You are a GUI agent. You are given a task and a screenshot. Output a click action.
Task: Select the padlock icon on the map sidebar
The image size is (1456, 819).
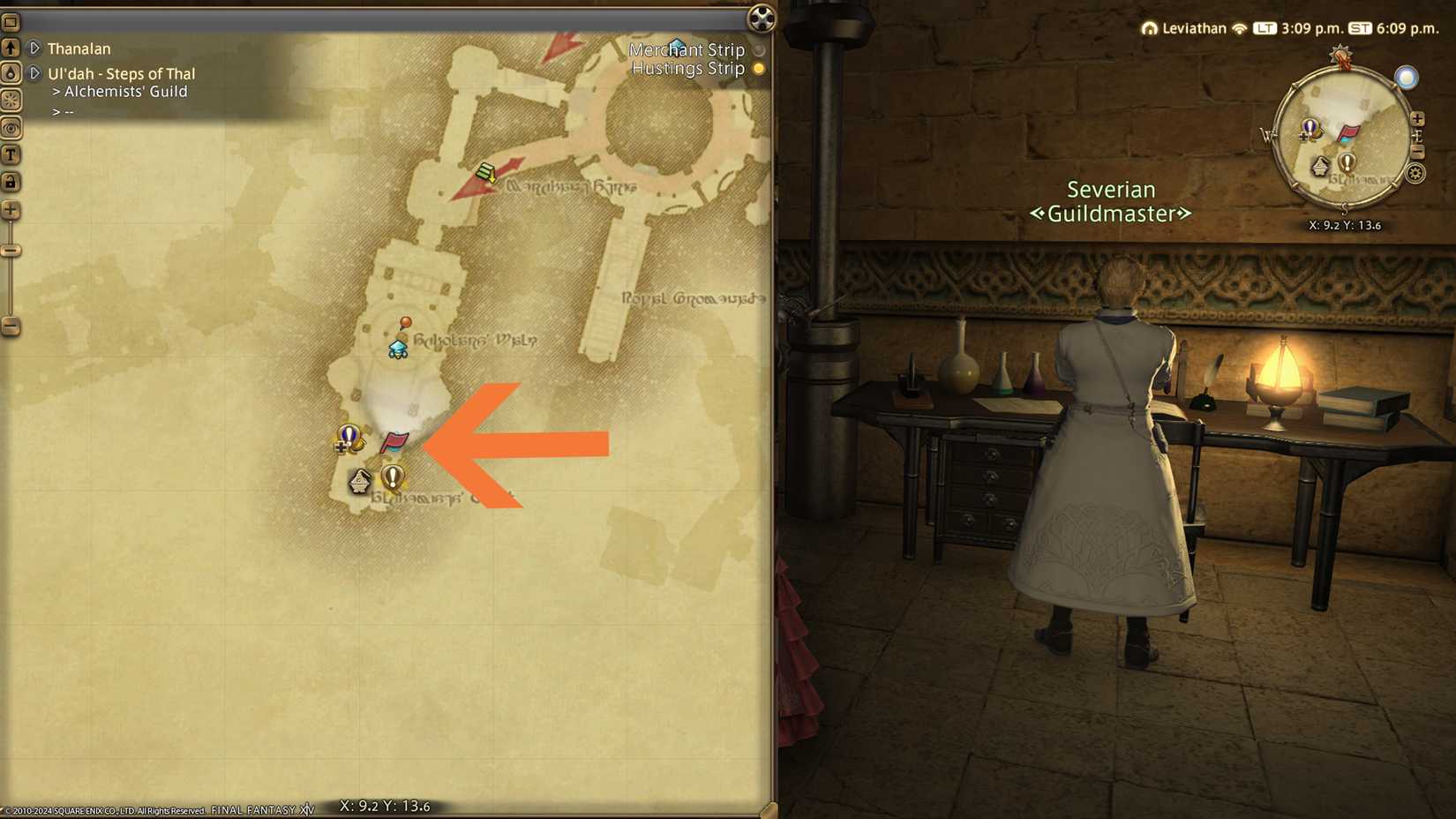click(11, 182)
